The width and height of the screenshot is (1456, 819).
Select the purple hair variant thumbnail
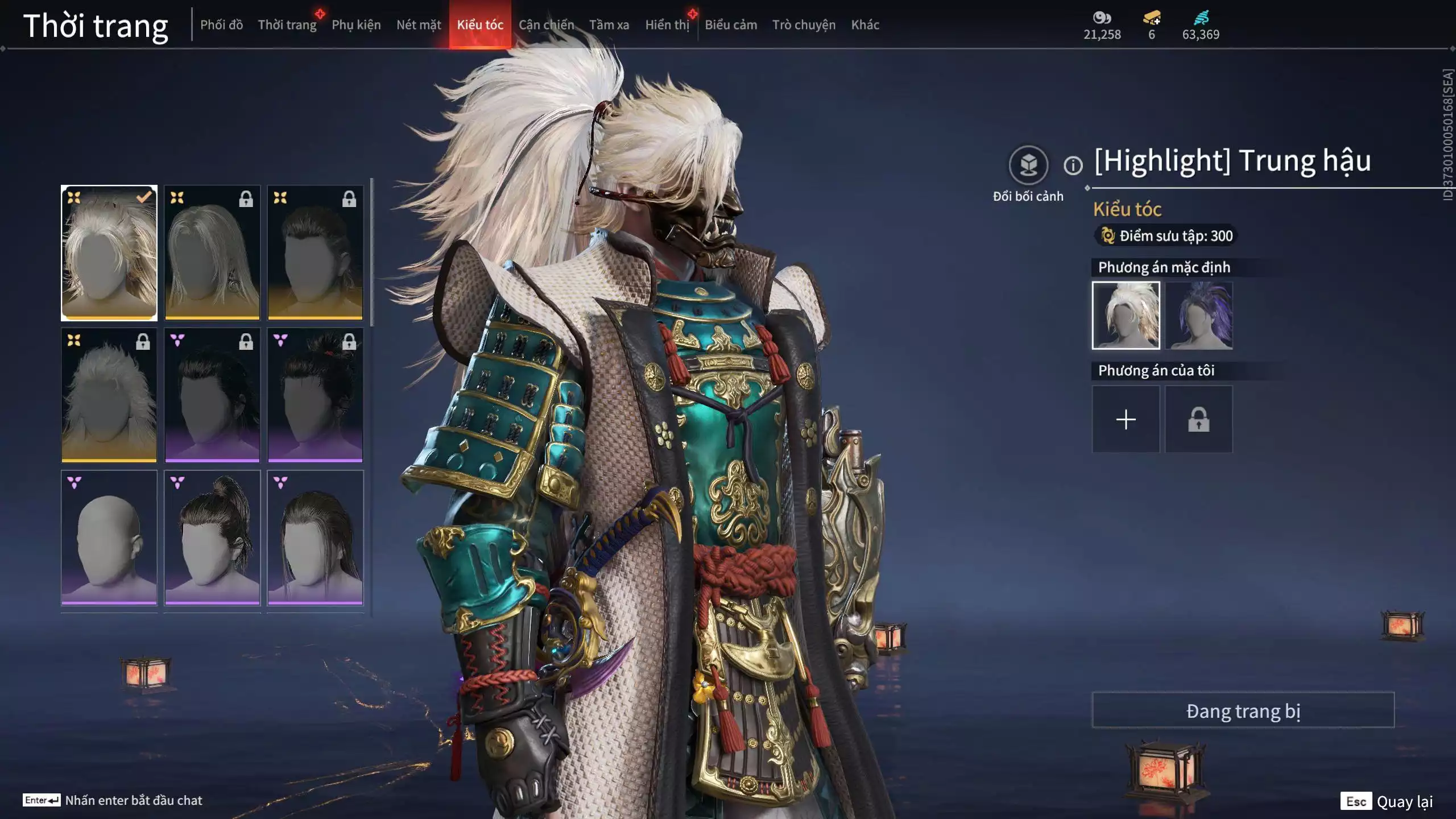tap(1198, 315)
